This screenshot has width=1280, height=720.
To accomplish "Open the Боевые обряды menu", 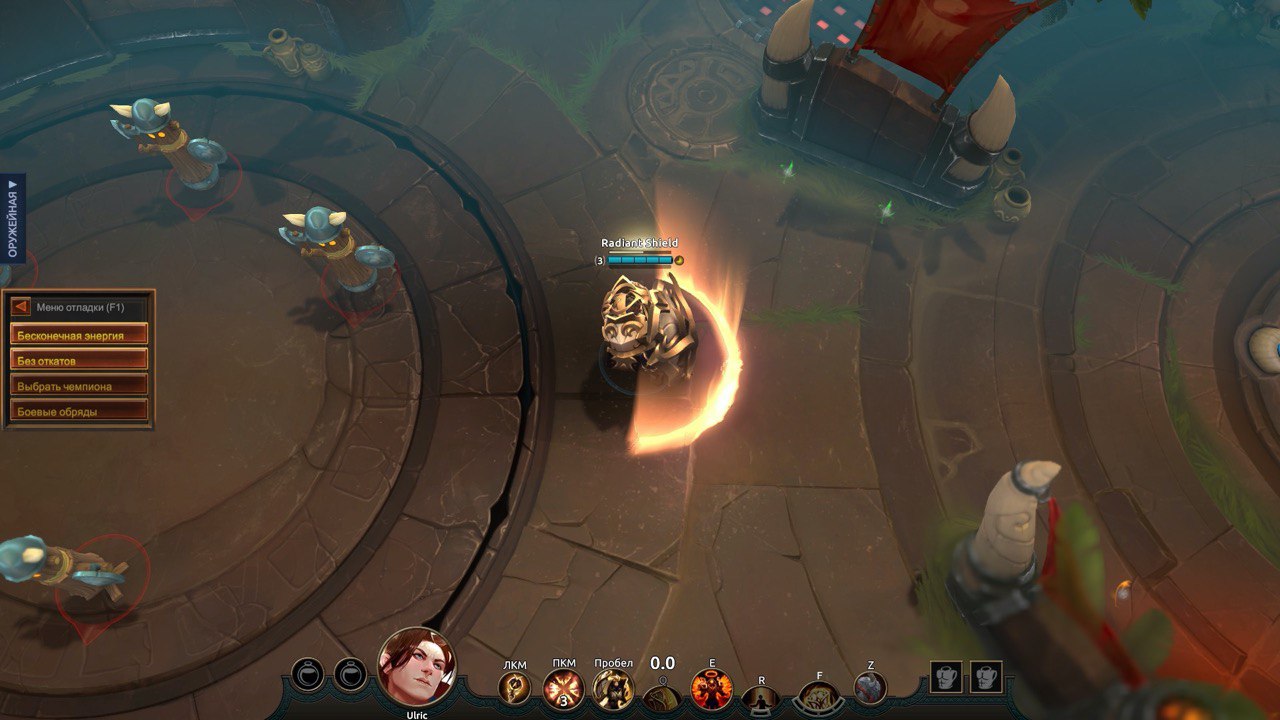I will [79, 410].
